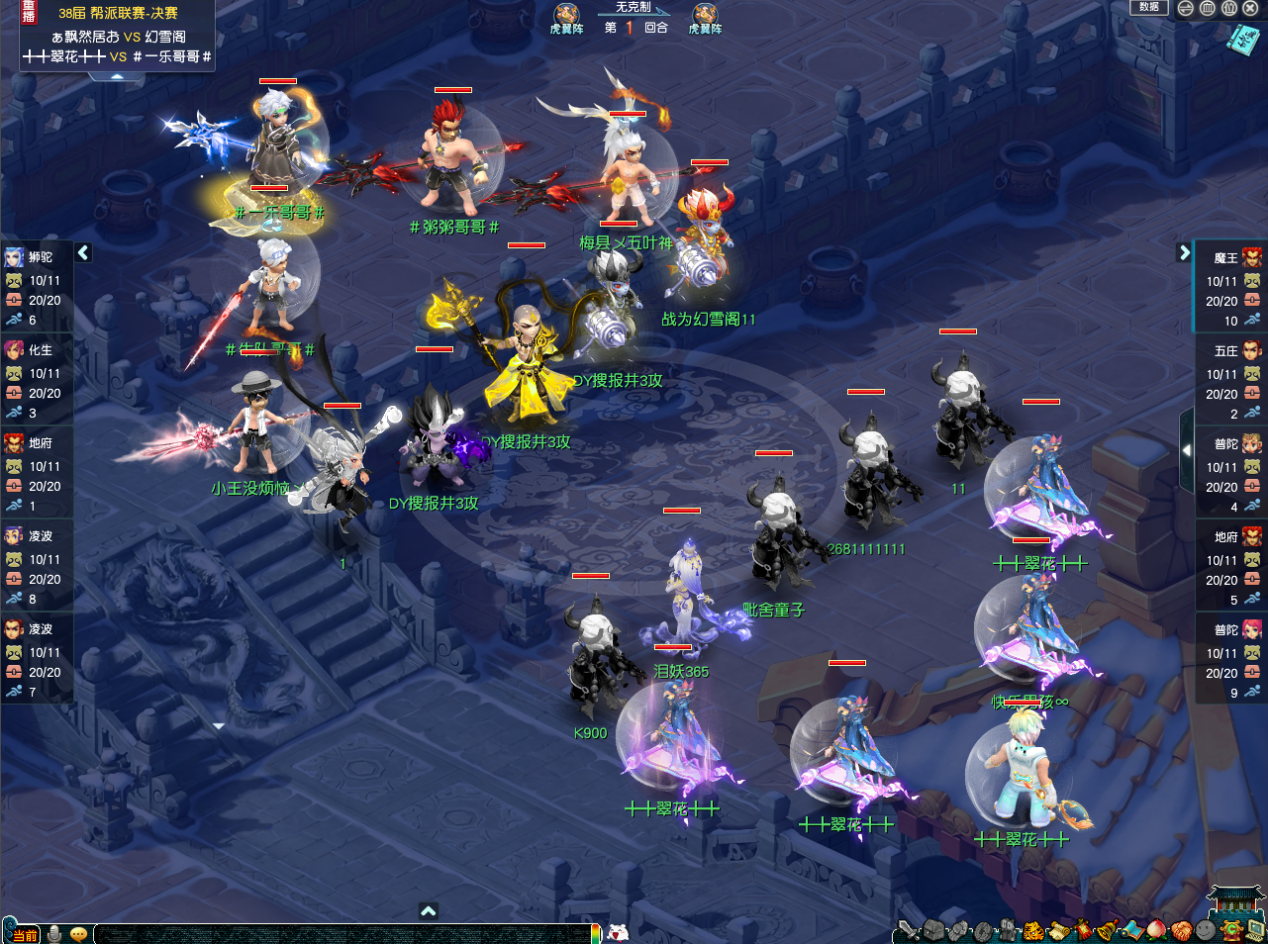Image resolution: width=1268 pixels, height=944 pixels.
Task: Open the golden bell toolbar icon
Action: click(1106, 930)
